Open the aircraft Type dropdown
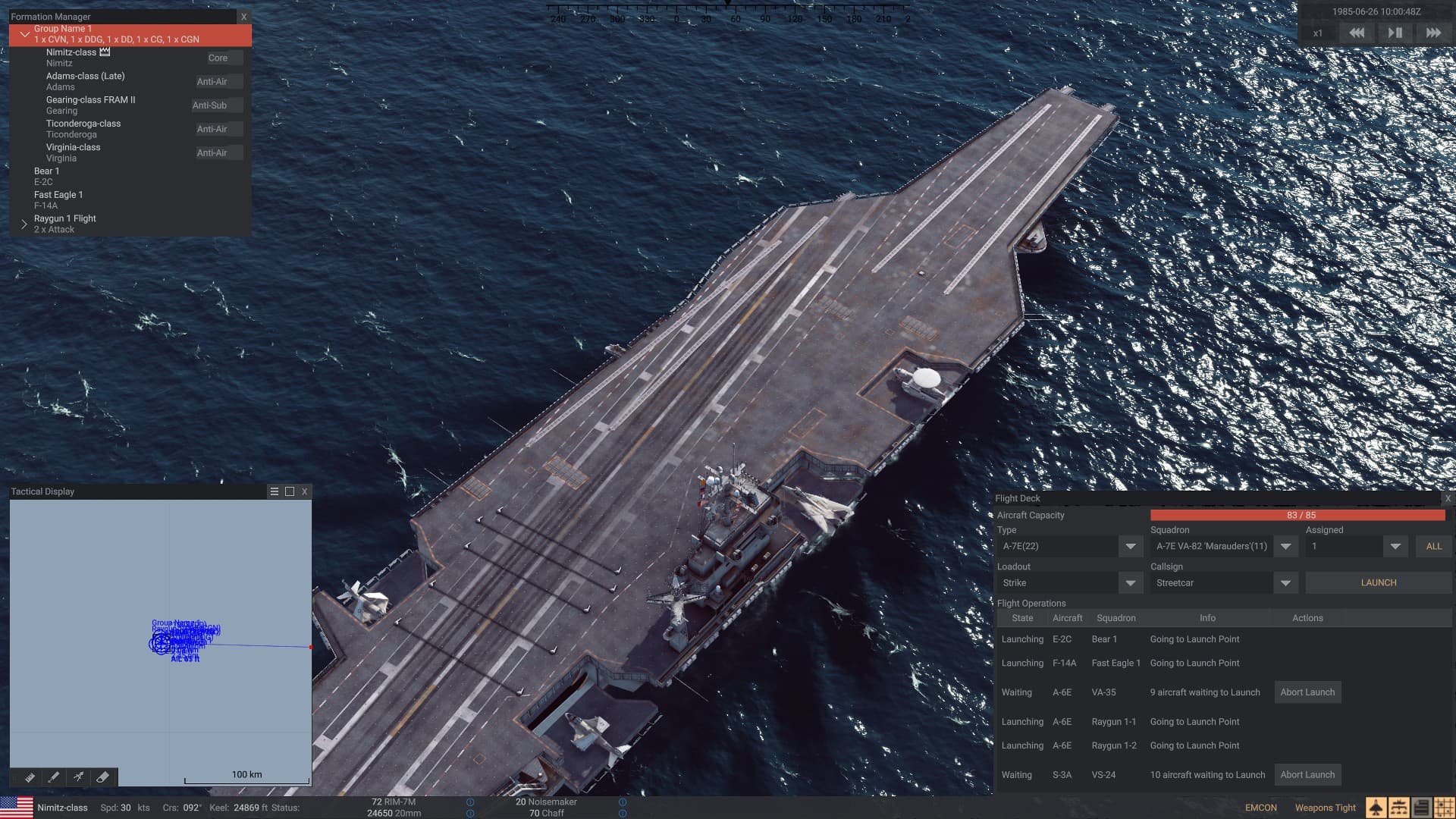Viewport: 1456px width, 819px height. (1130, 546)
